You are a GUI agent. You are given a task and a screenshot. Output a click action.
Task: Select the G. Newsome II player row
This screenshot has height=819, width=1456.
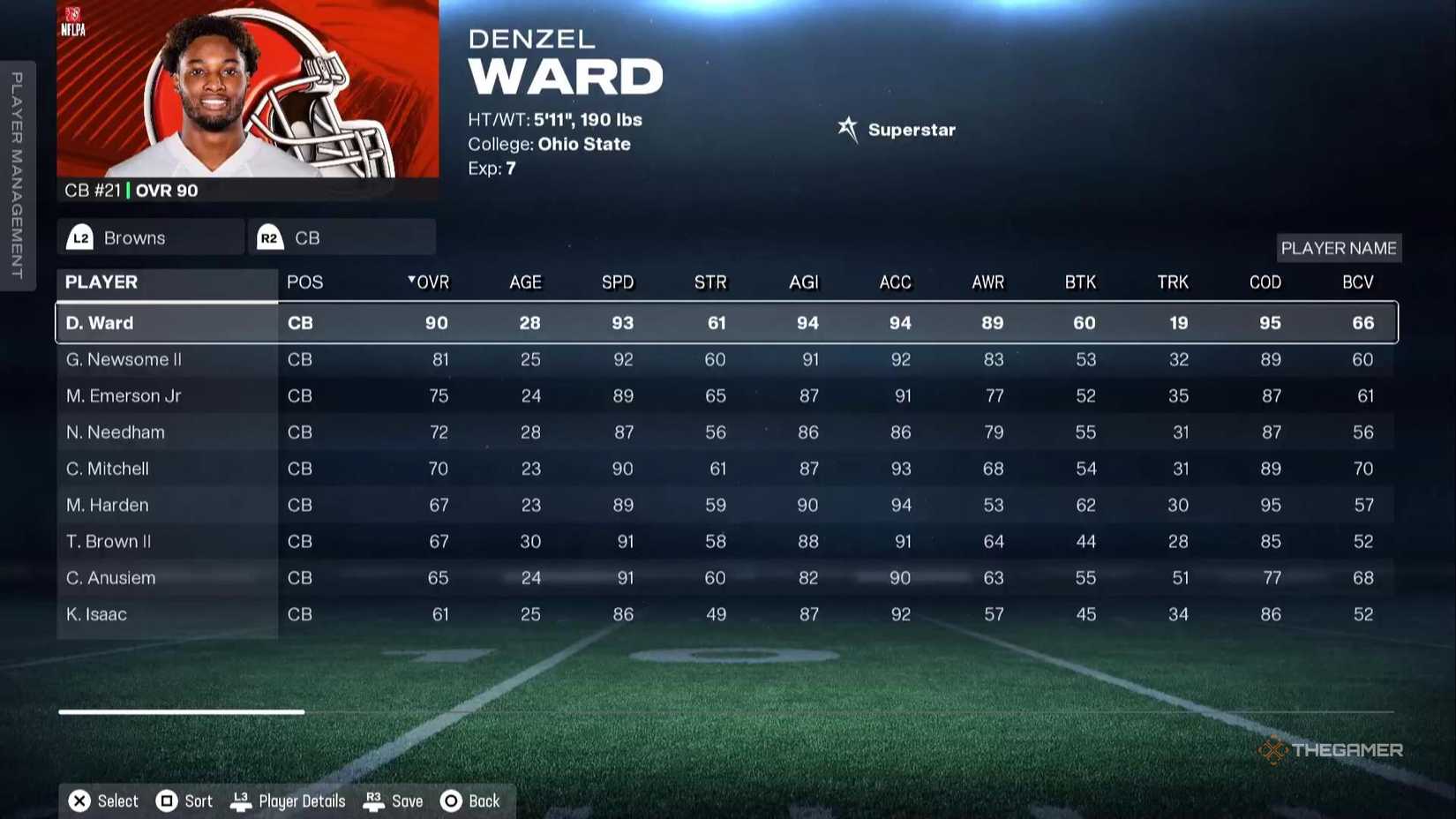coord(353,359)
